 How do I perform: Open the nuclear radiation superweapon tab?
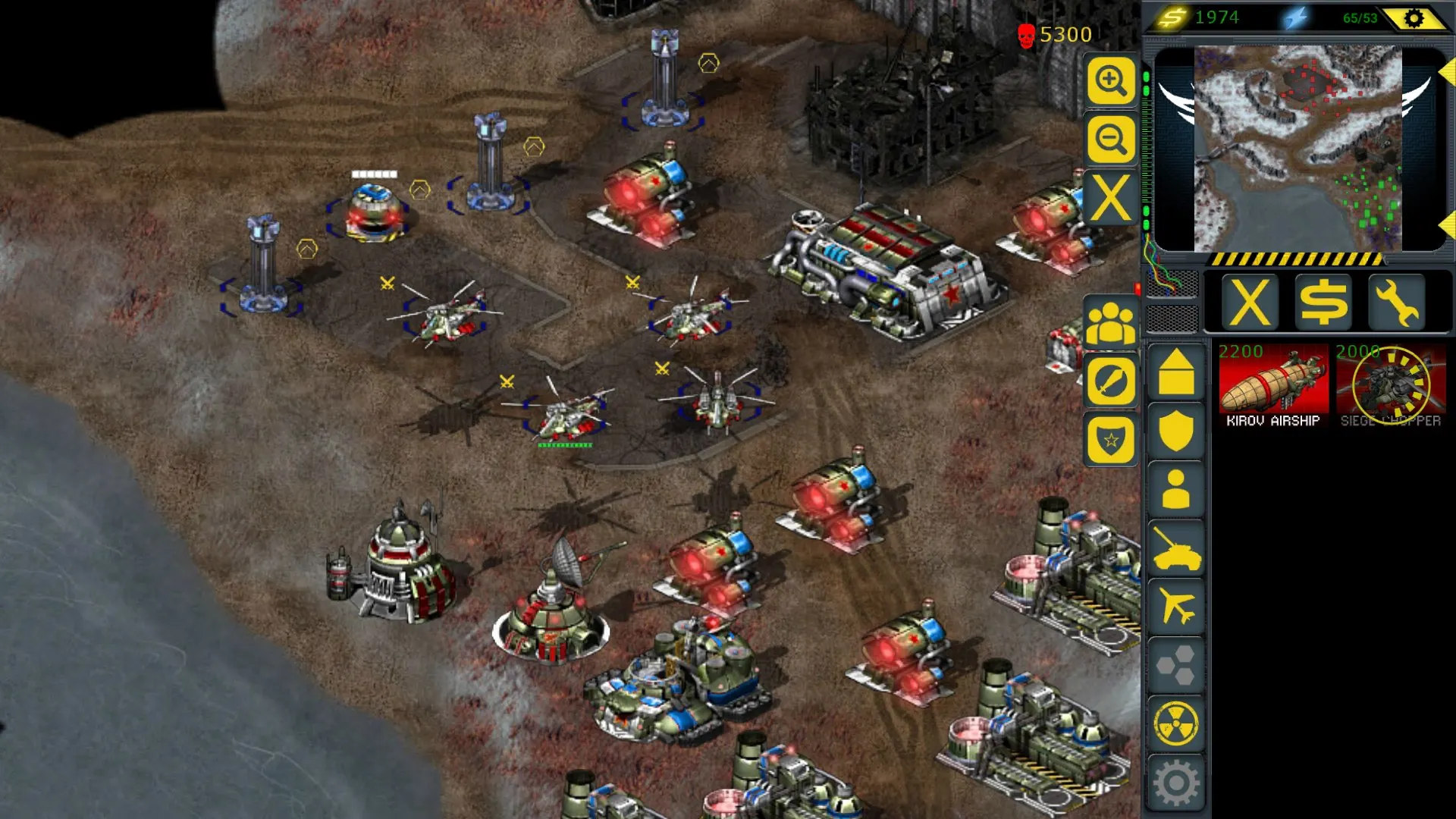click(x=1176, y=724)
